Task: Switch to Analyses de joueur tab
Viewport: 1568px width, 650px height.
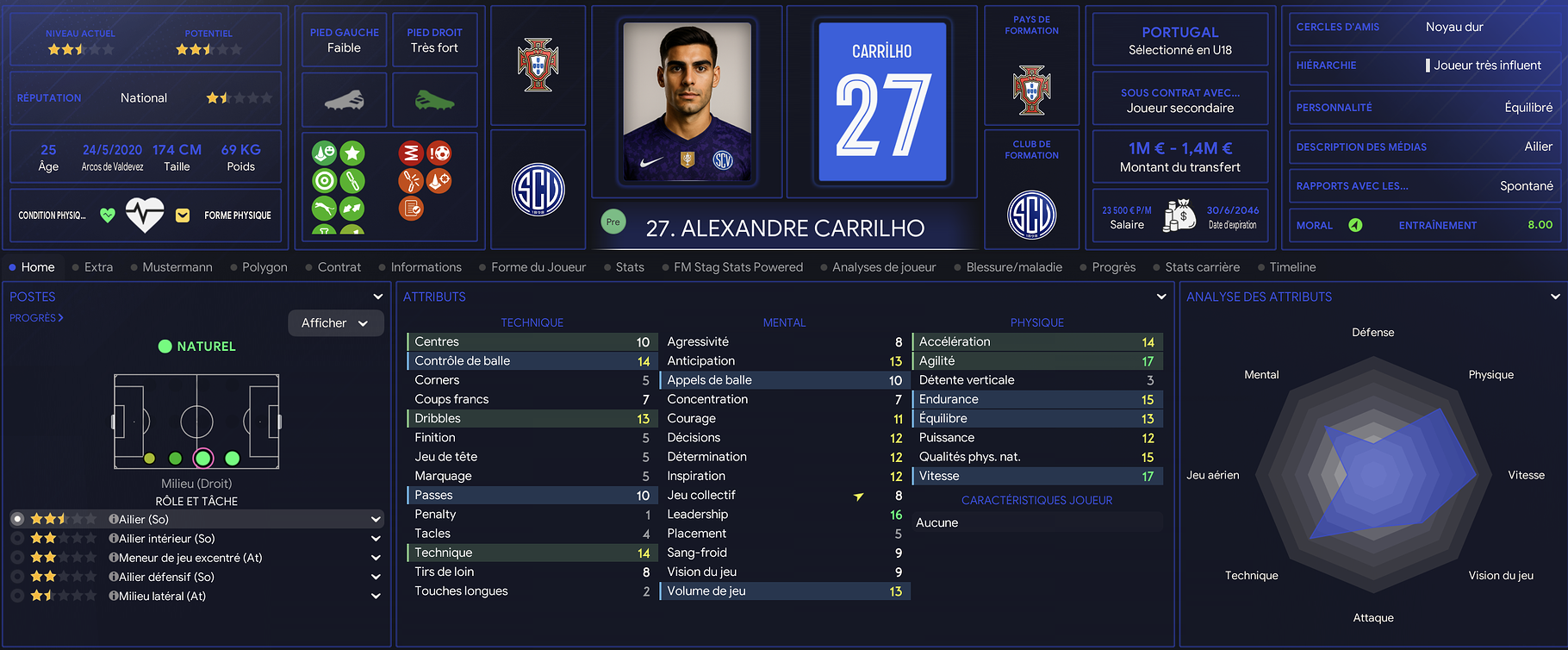Action: click(883, 267)
